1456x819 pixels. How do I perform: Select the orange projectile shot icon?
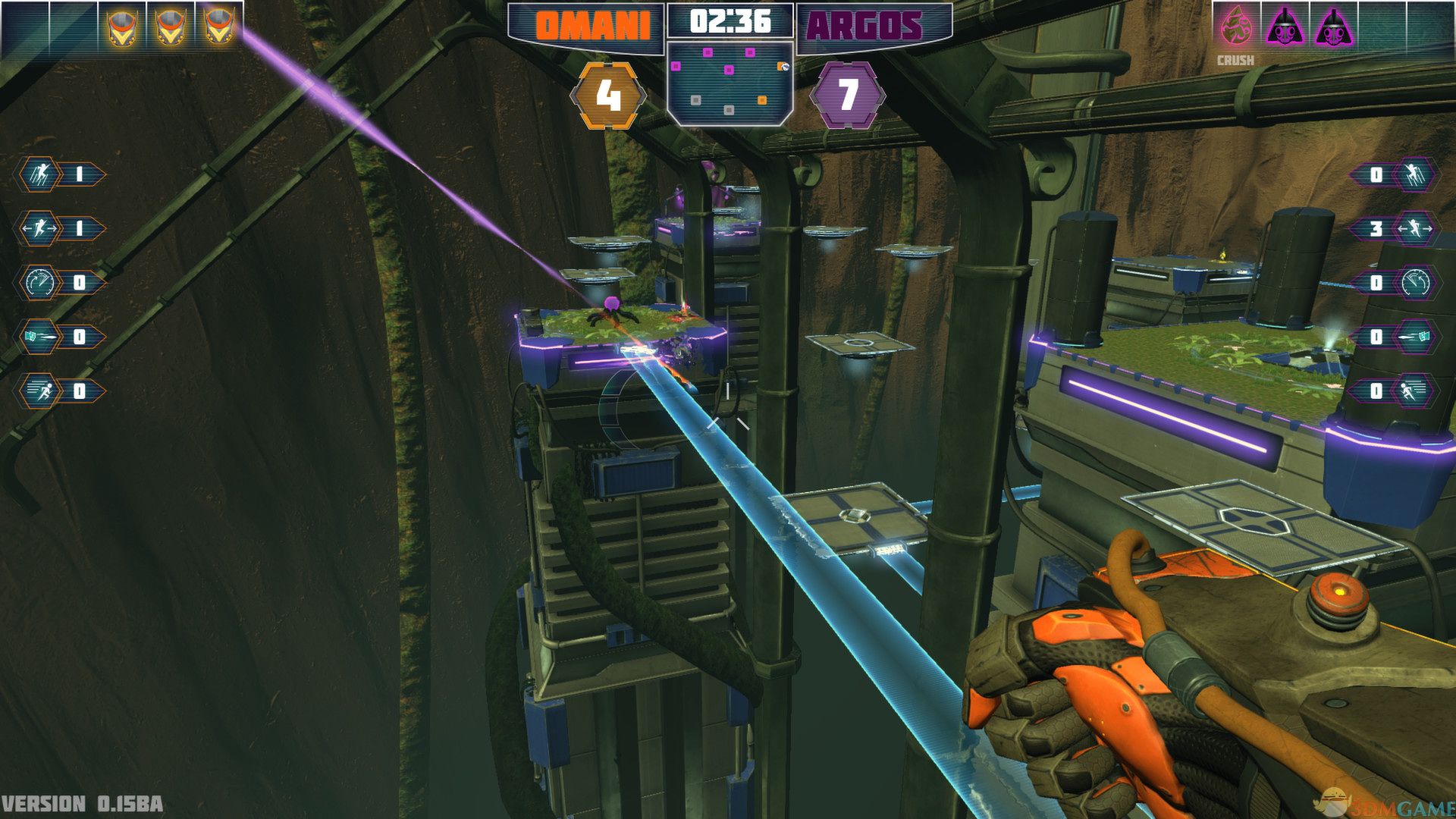pos(39,337)
